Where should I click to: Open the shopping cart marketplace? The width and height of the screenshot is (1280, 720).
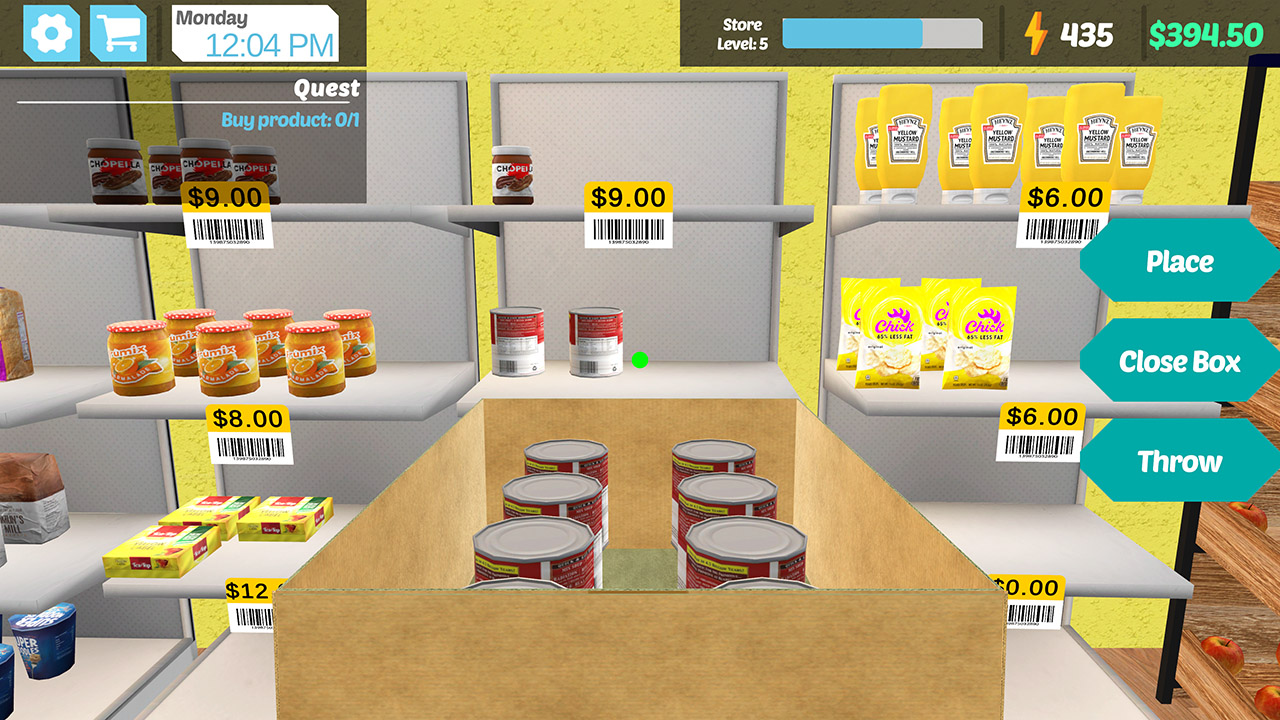click(x=118, y=32)
